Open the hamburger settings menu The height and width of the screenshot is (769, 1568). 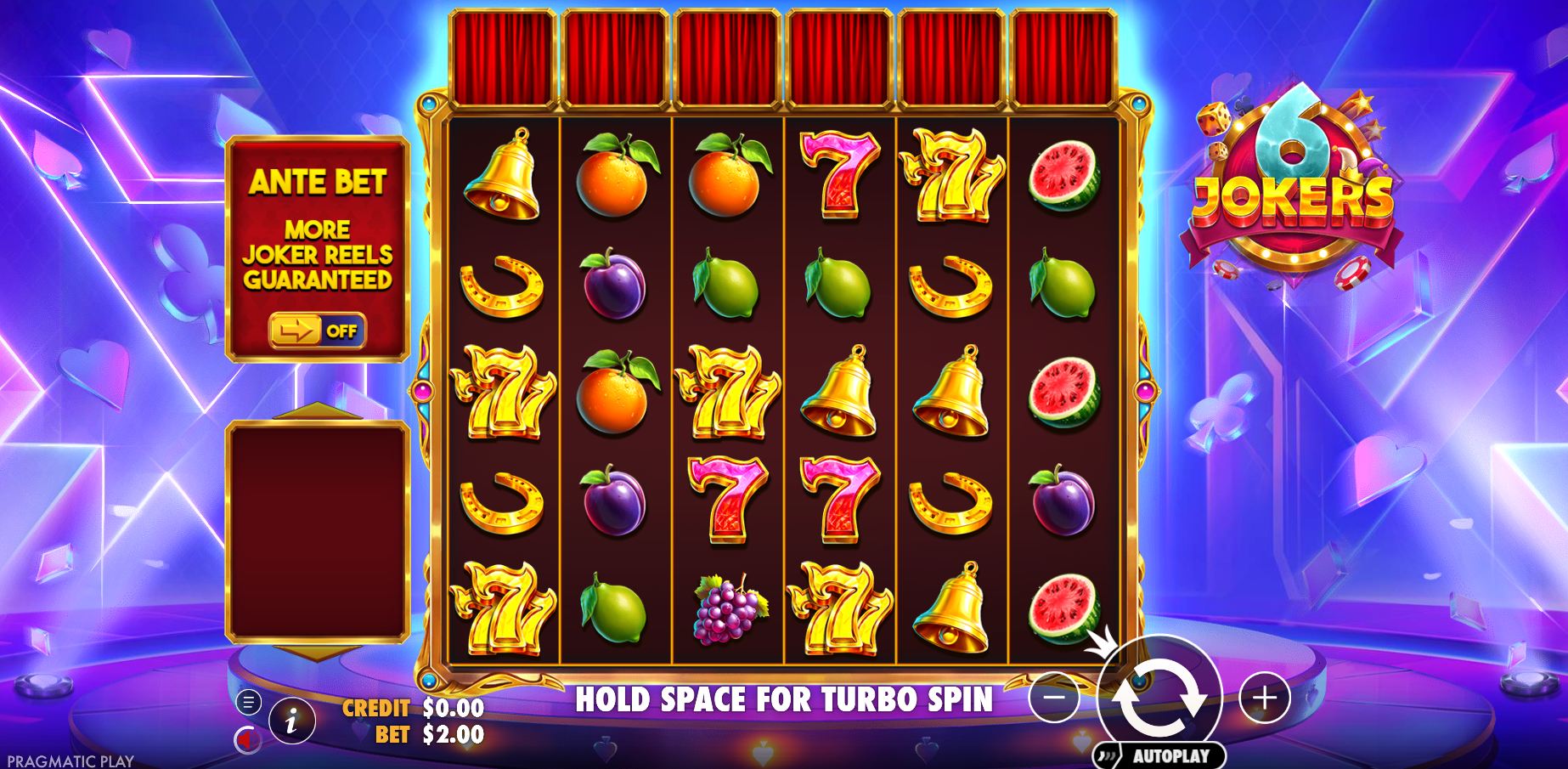point(249,702)
